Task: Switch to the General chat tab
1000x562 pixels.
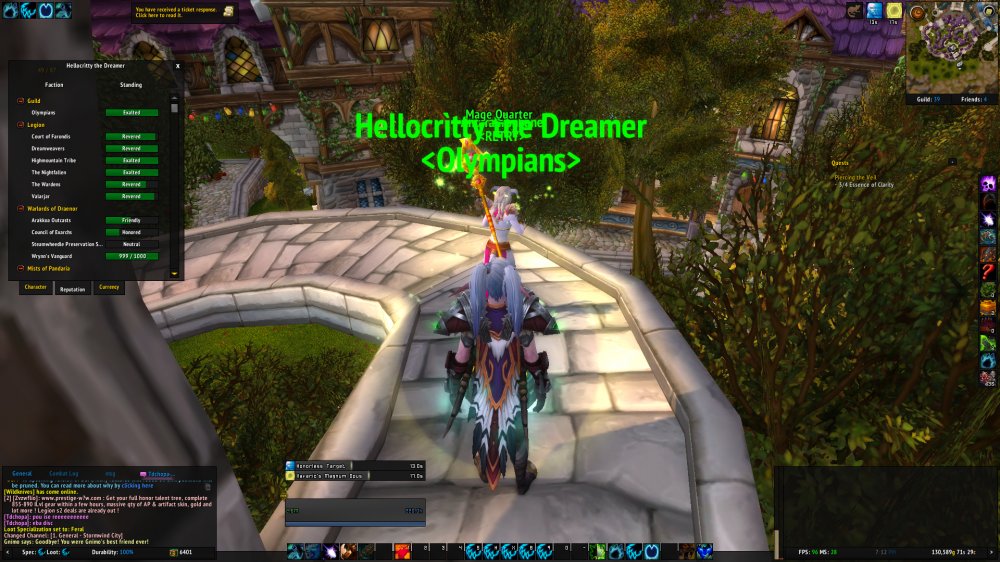Action: [x=22, y=473]
